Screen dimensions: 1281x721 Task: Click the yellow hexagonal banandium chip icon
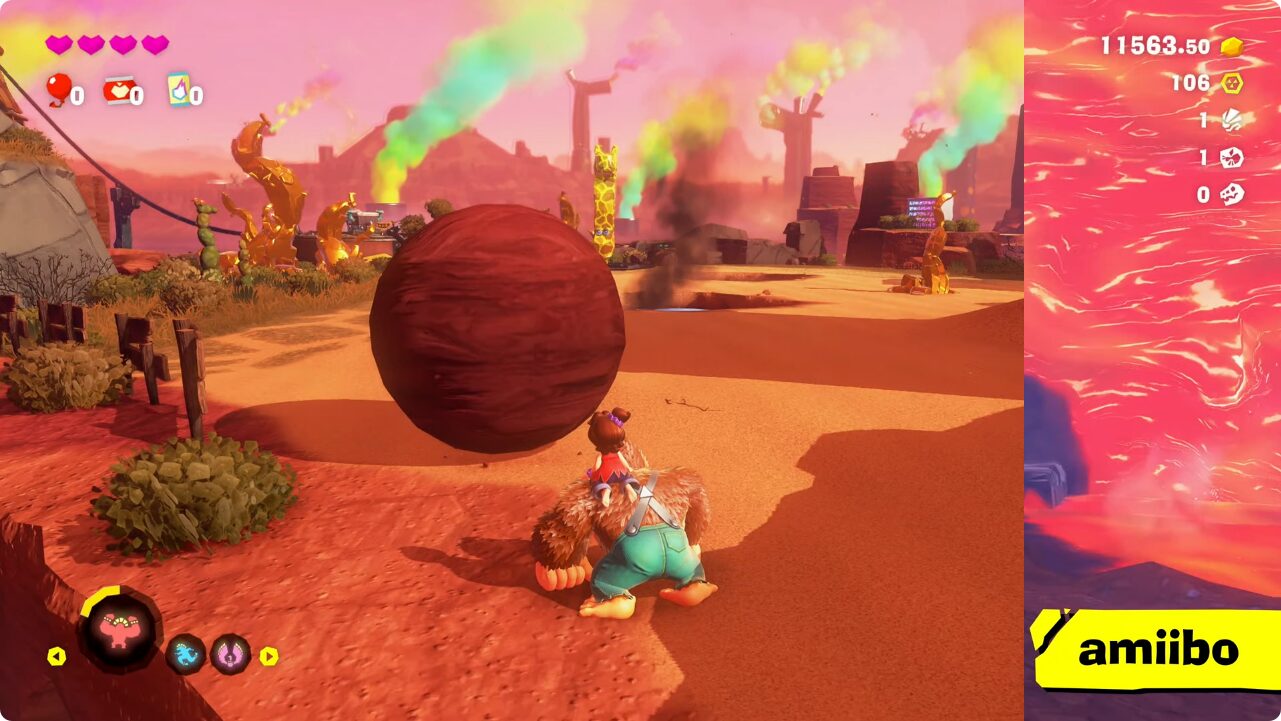pyautogui.click(x=1232, y=83)
